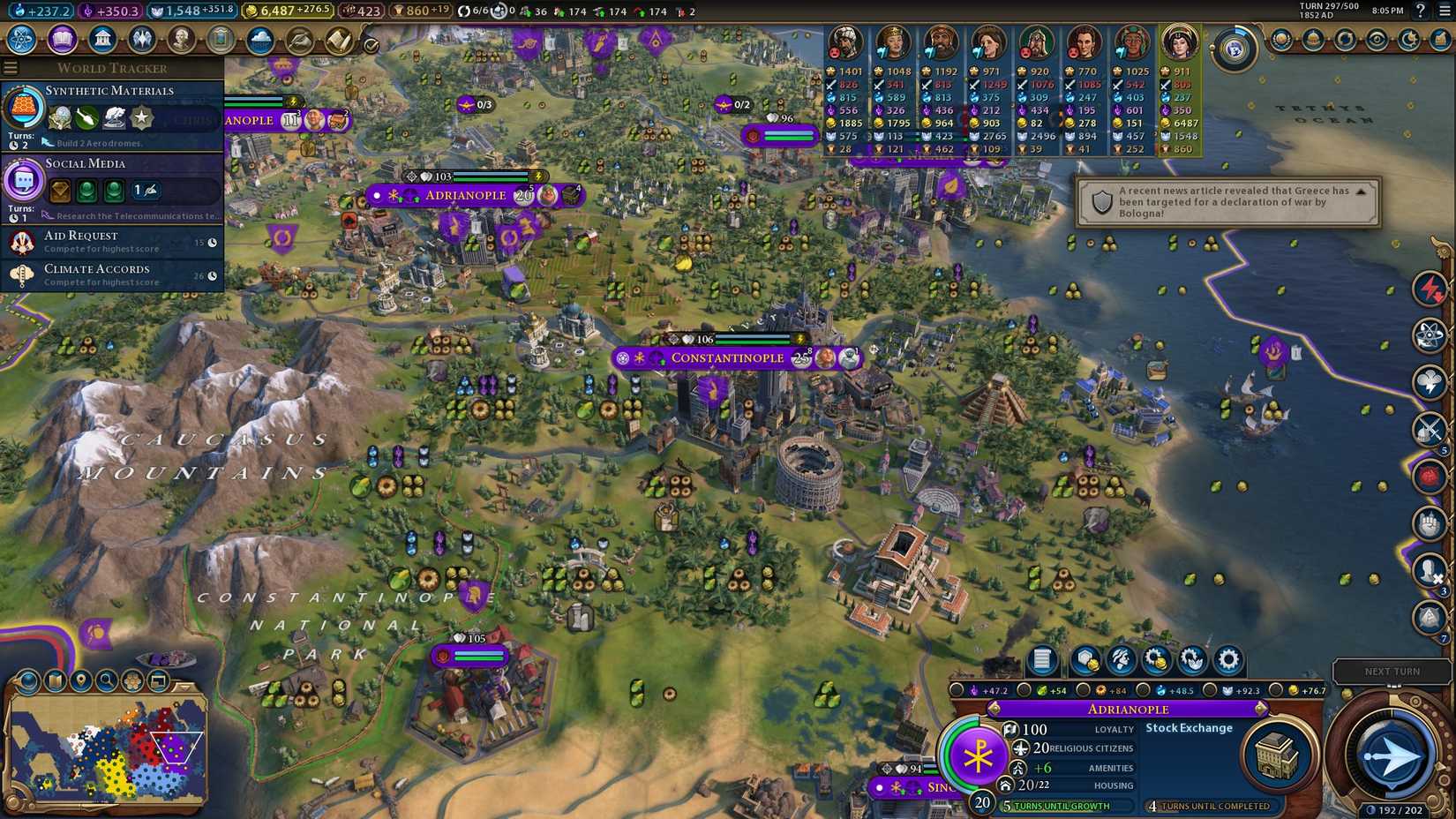The width and height of the screenshot is (1456, 819).
Task: Collapse the World Tracker with its hamburger icon
Action: coord(10,67)
